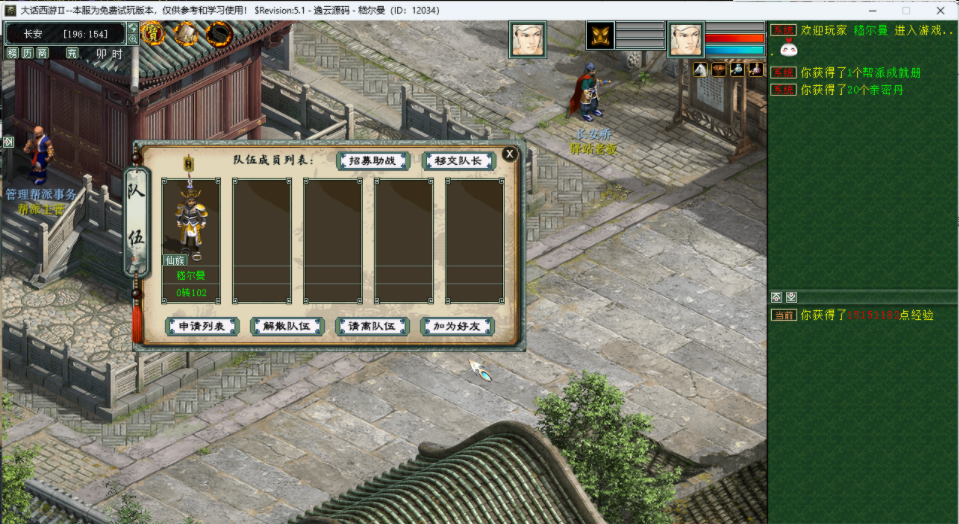
Task: Click the 充 recharge button
Action: (x=72, y=53)
